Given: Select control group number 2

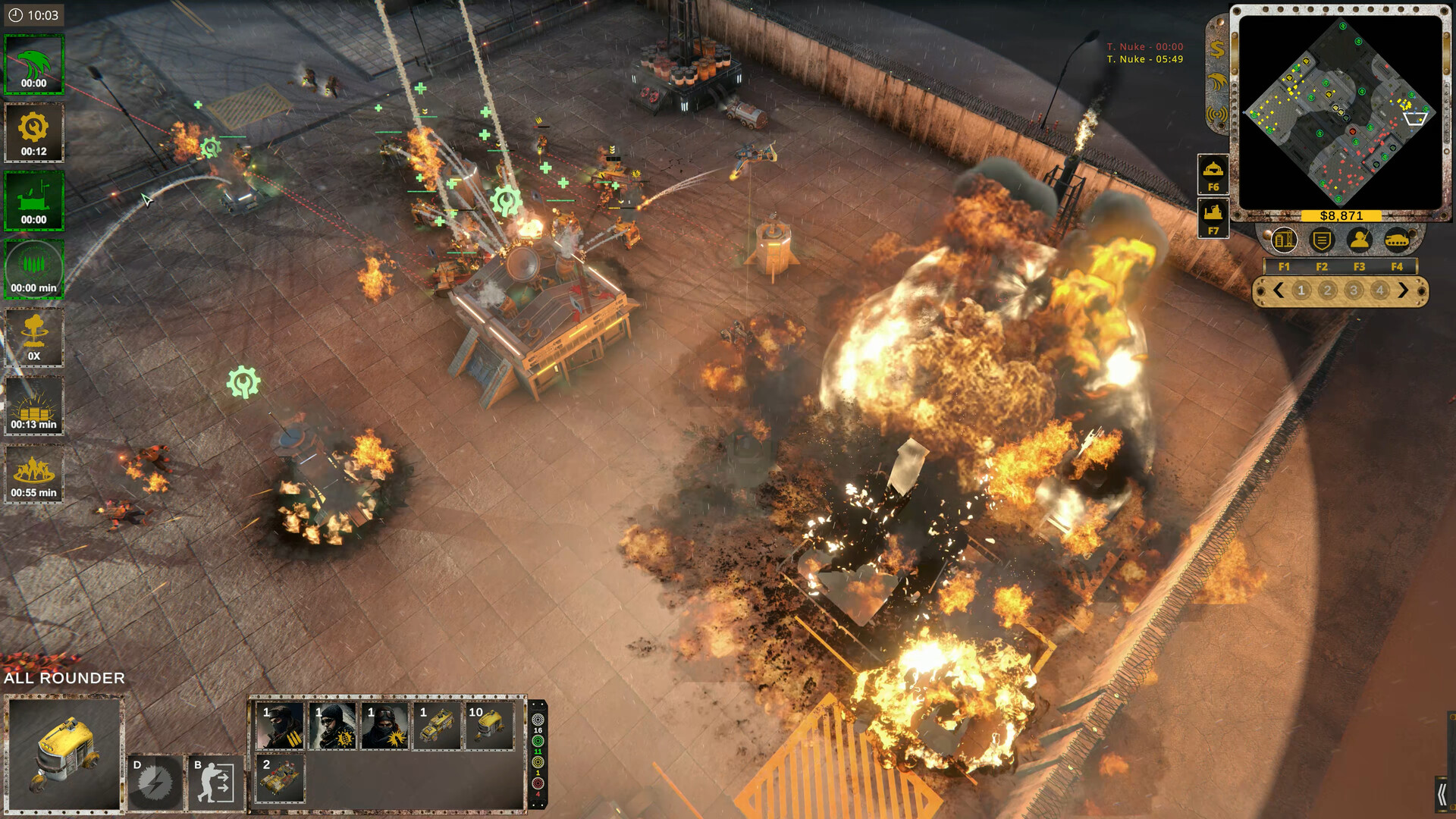Looking at the screenshot, I should pos(1327,290).
